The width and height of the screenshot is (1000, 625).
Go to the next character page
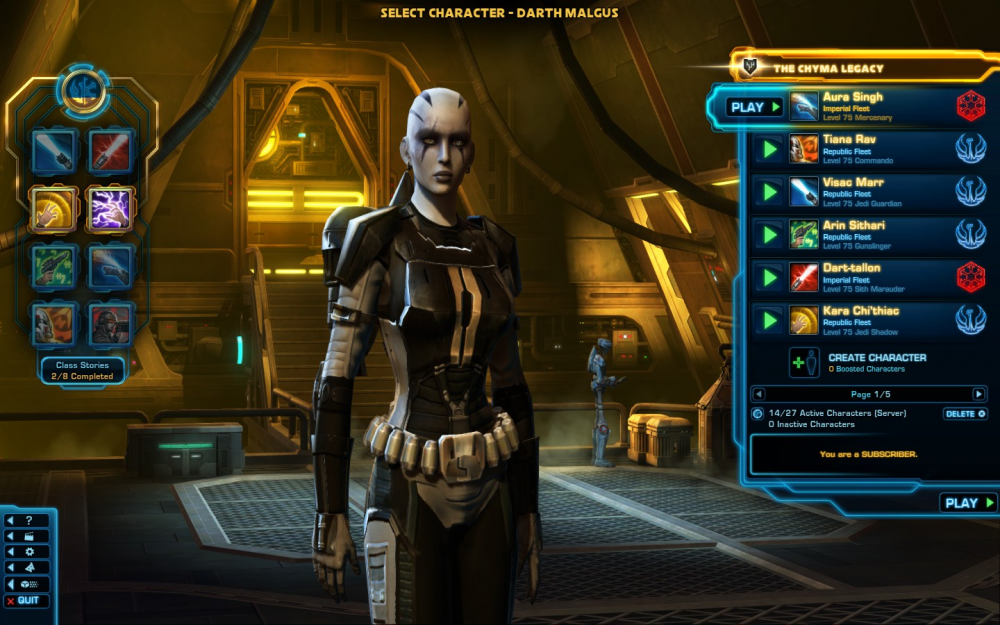pyautogui.click(x=979, y=394)
